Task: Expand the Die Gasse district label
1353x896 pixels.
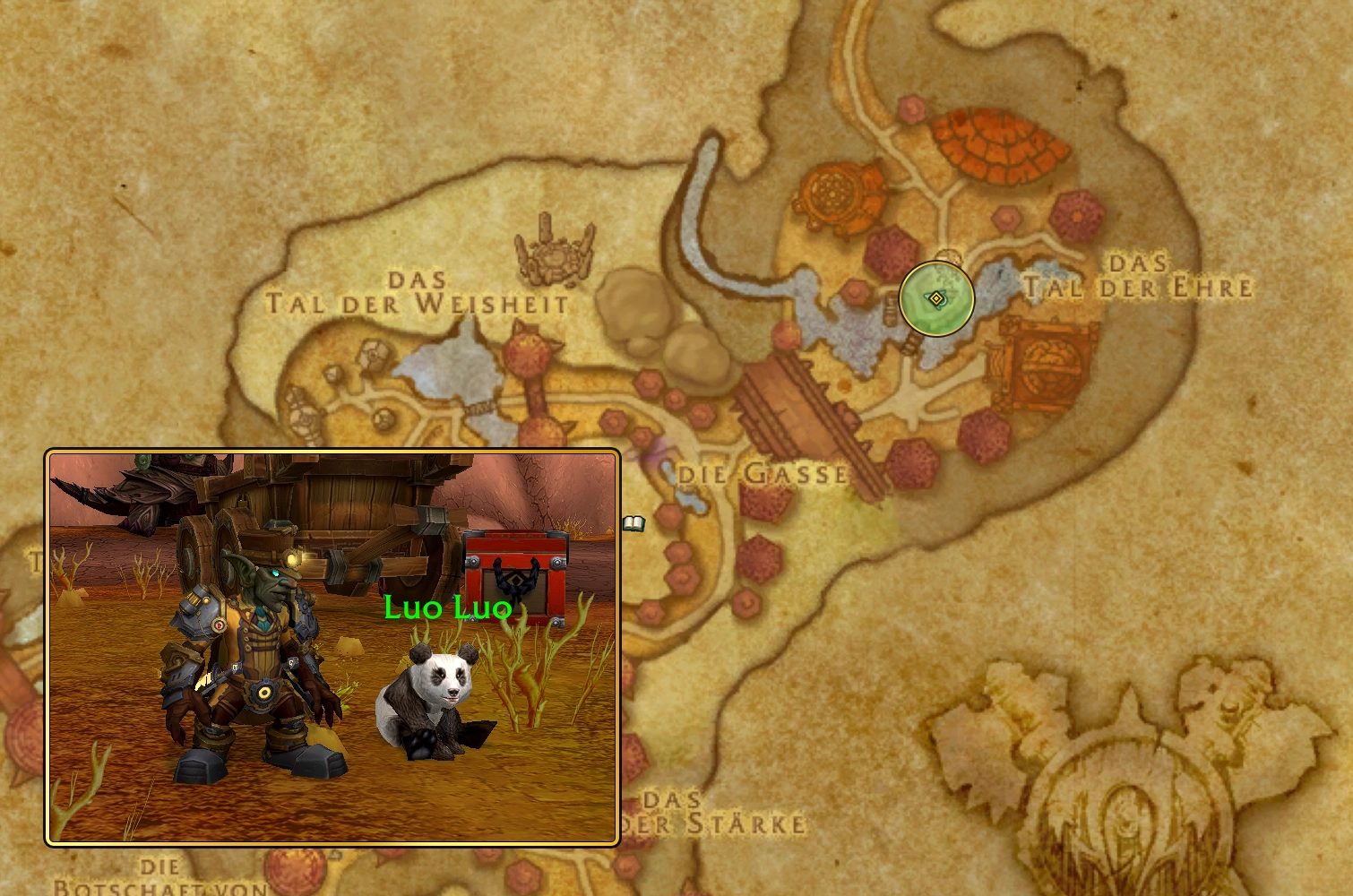Action: click(x=763, y=473)
